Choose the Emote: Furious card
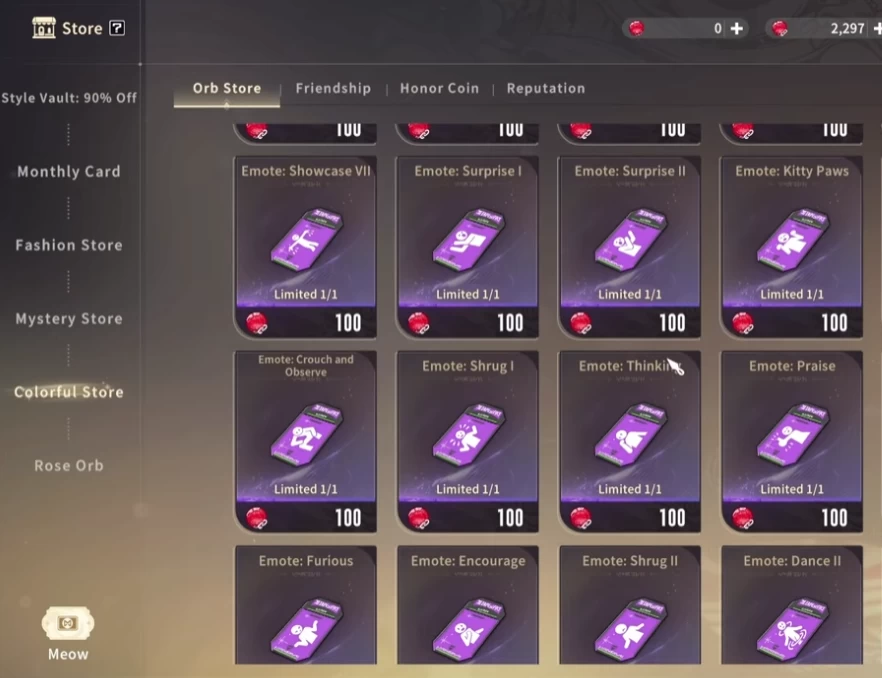 (x=306, y=605)
